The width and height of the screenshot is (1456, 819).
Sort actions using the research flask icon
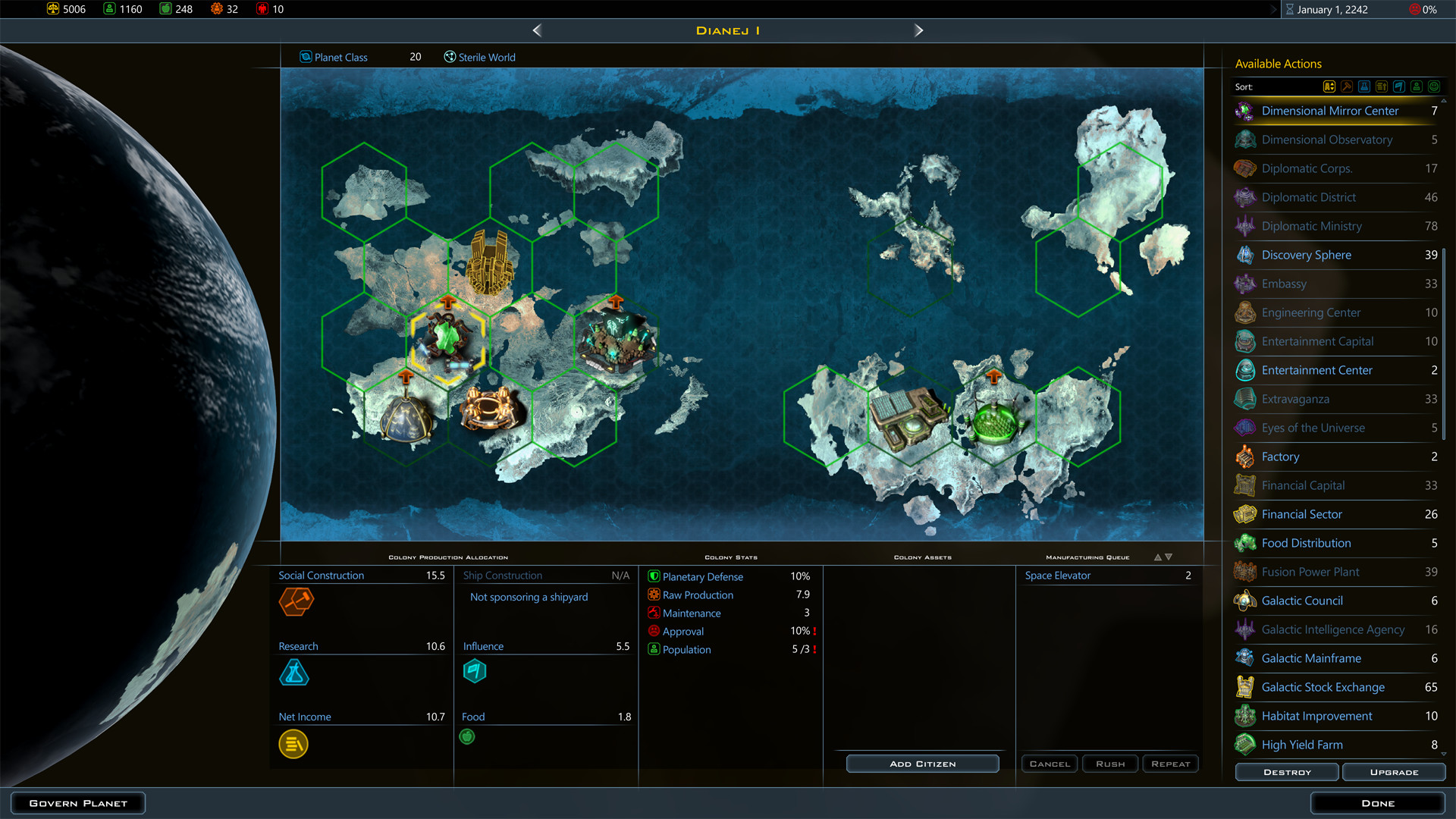click(1363, 86)
